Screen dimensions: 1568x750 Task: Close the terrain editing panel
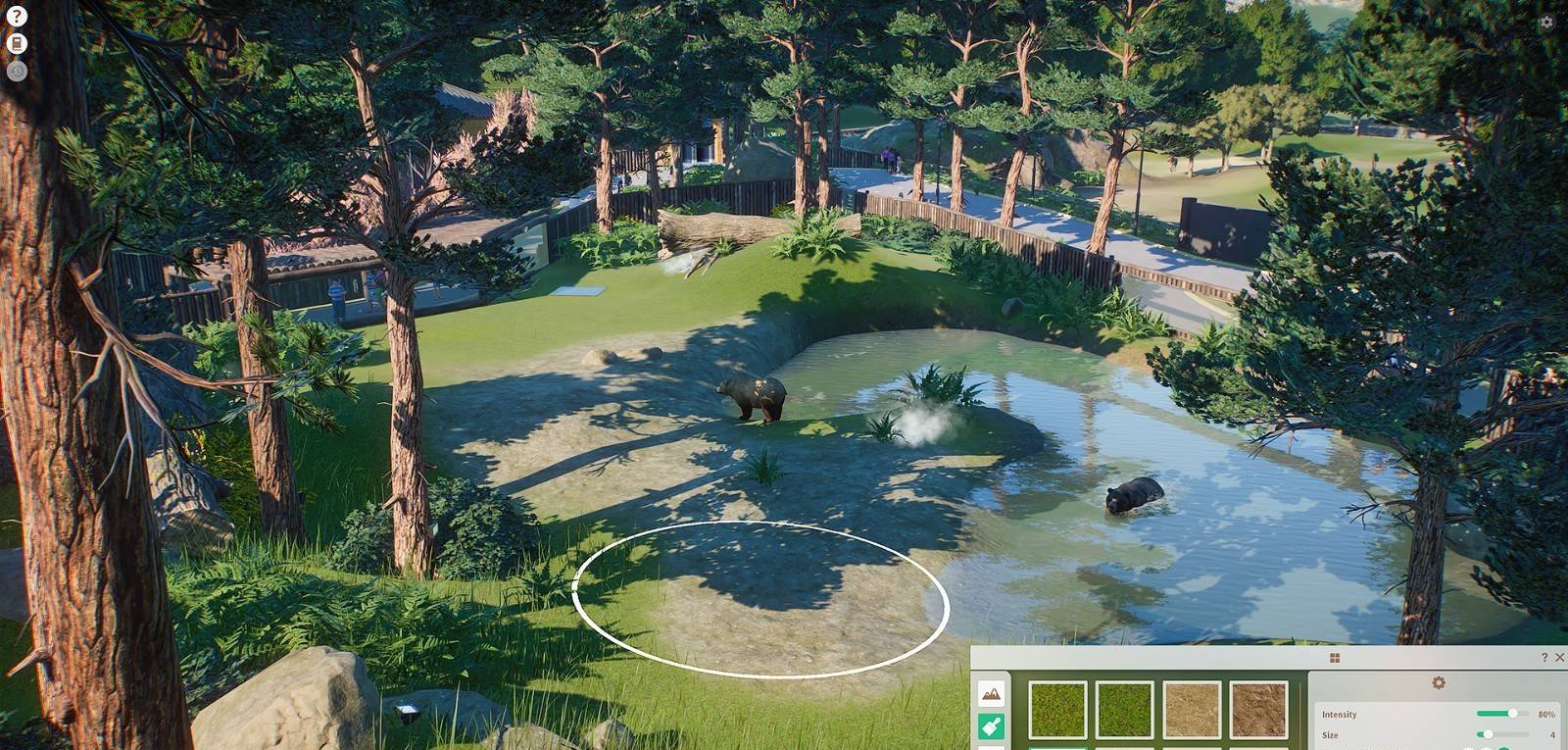pos(1560,655)
